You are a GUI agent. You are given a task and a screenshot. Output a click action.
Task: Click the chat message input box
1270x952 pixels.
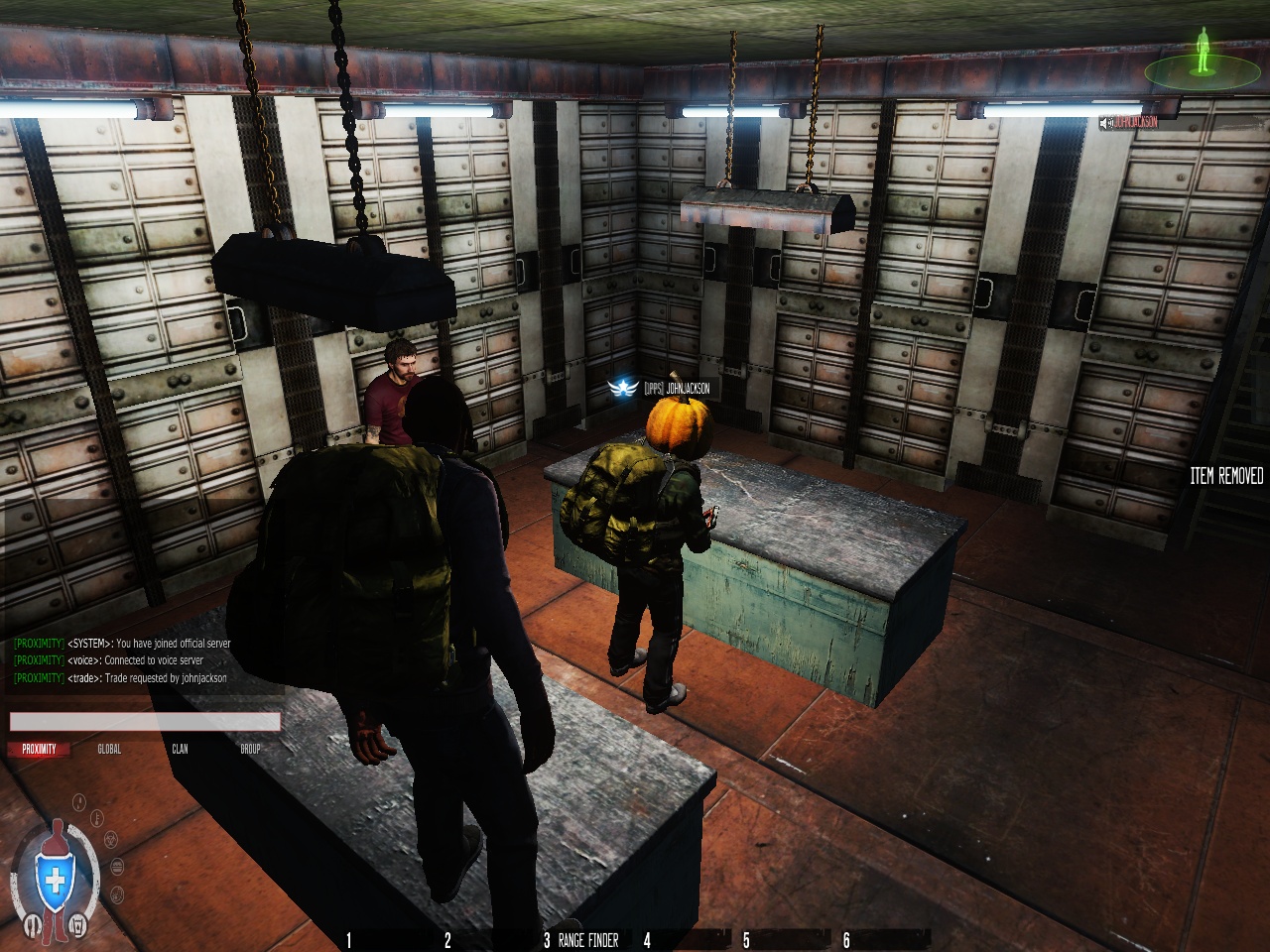coord(145,722)
